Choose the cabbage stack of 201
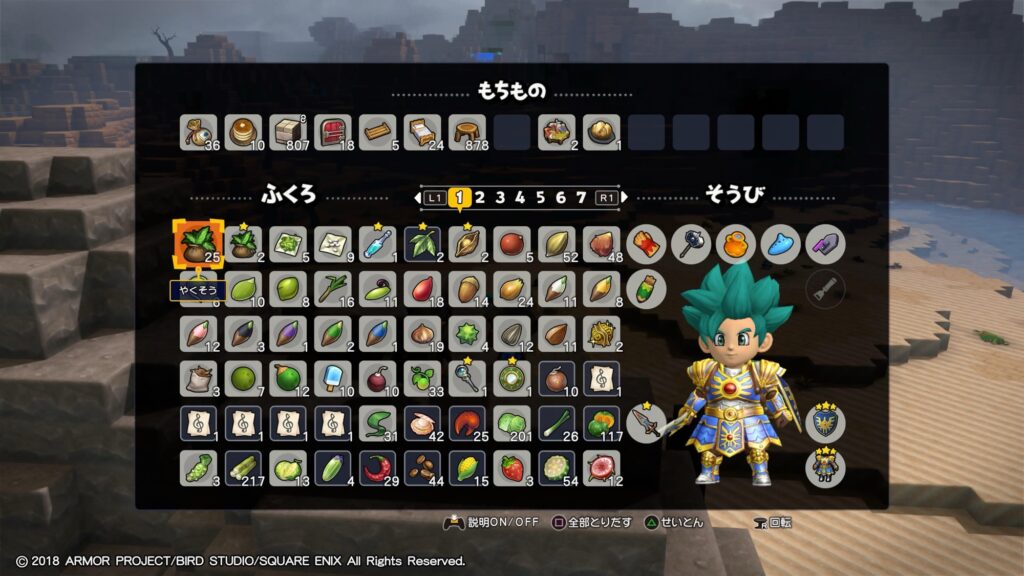This screenshot has width=1024, height=576. (x=512, y=423)
